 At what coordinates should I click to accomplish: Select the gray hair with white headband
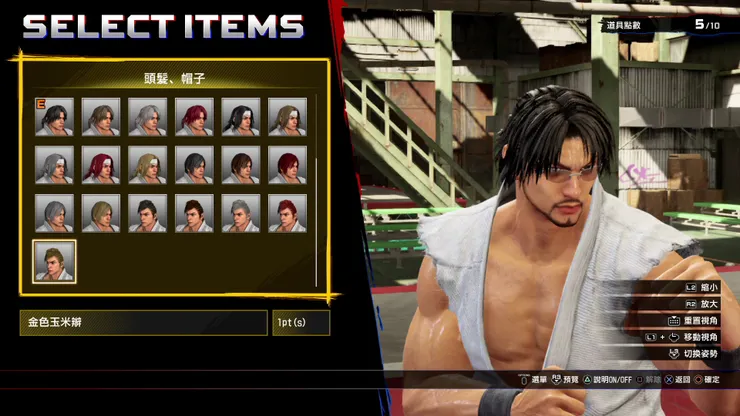click(x=54, y=165)
